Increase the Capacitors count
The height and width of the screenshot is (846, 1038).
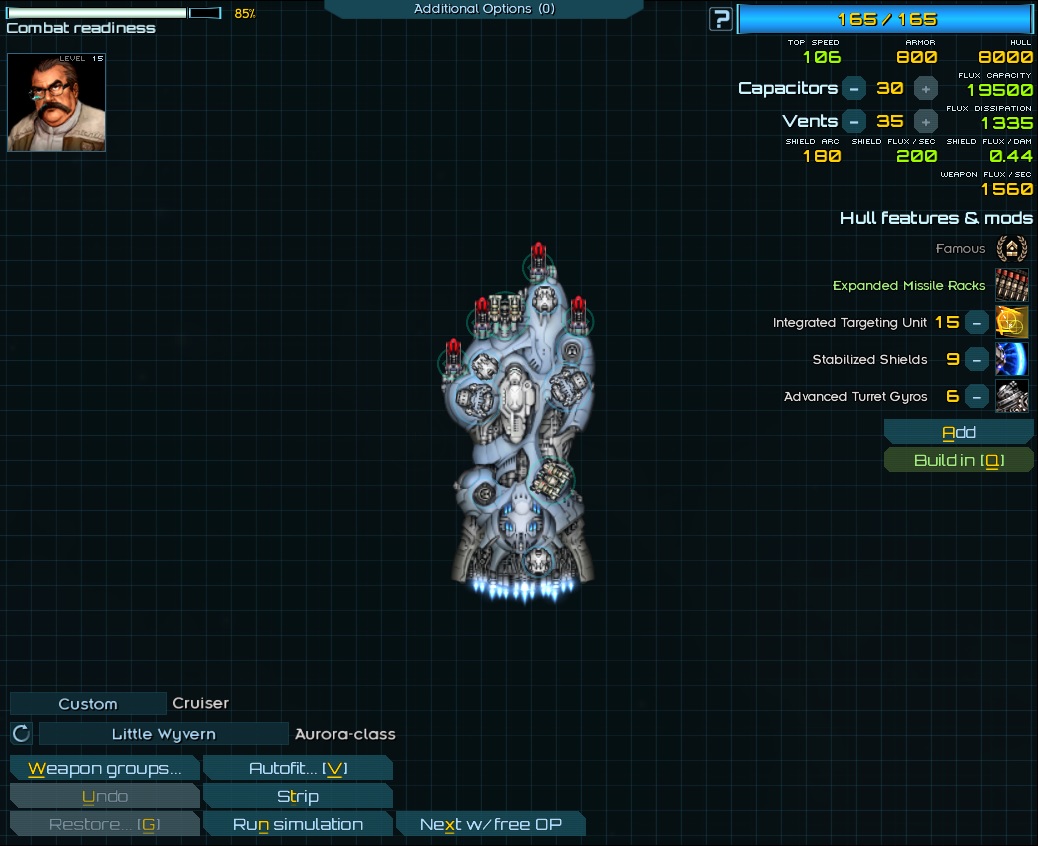926,88
